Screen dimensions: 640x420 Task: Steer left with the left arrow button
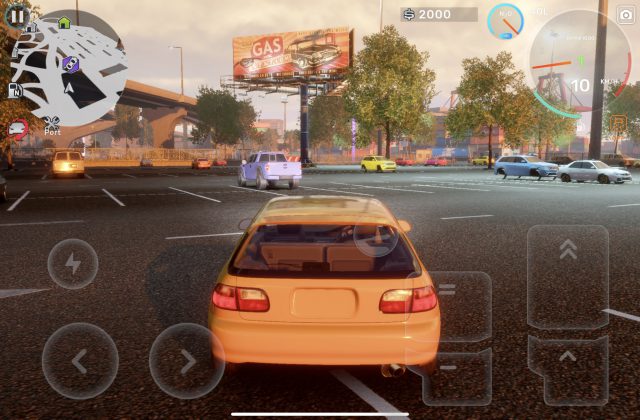coord(80,360)
